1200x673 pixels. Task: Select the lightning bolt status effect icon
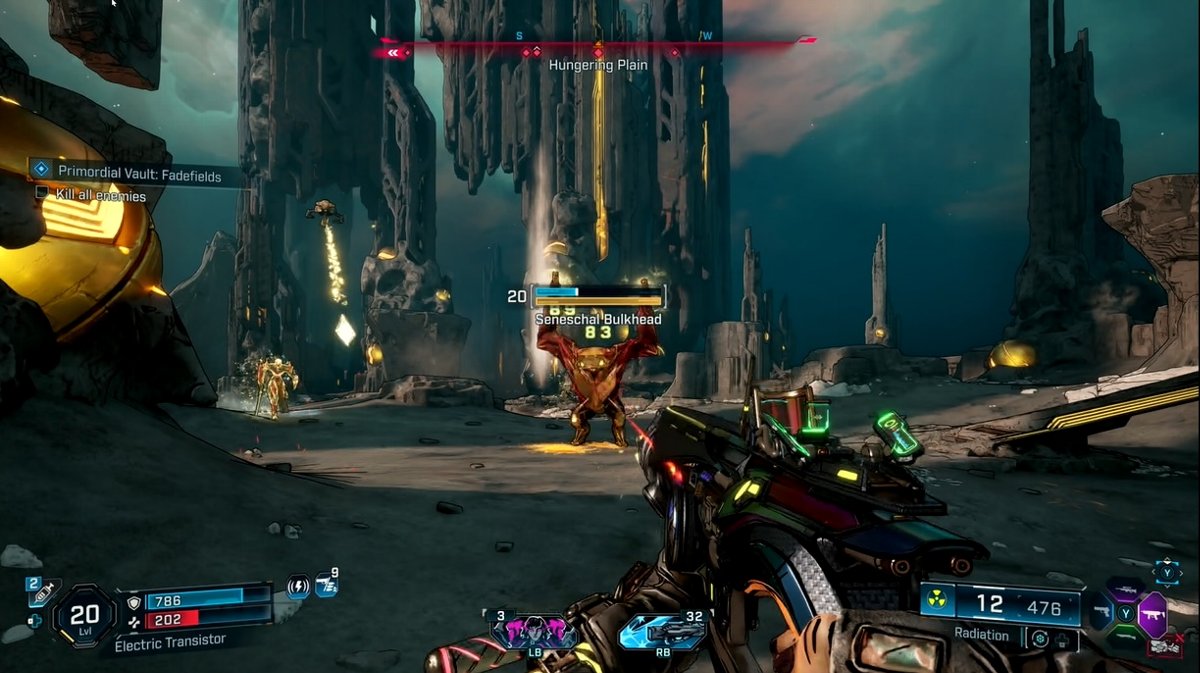point(298,586)
